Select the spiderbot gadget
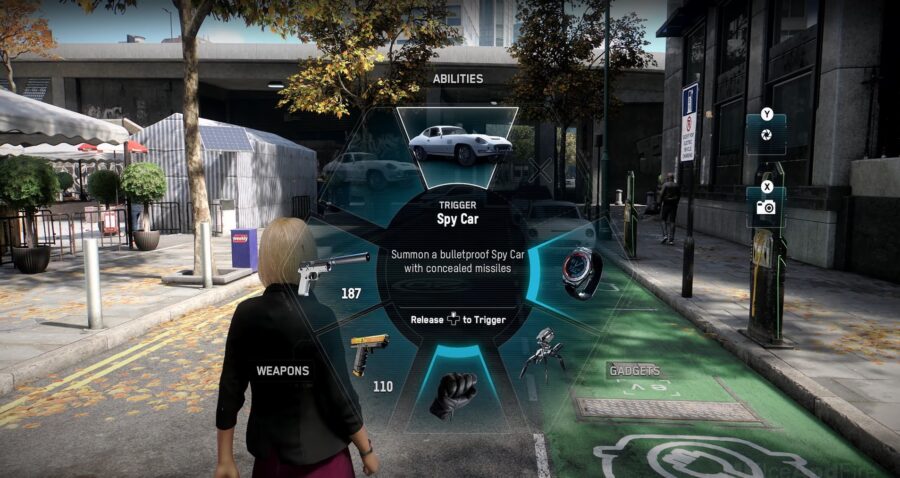Image resolution: width=900 pixels, height=478 pixels. pos(544,352)
